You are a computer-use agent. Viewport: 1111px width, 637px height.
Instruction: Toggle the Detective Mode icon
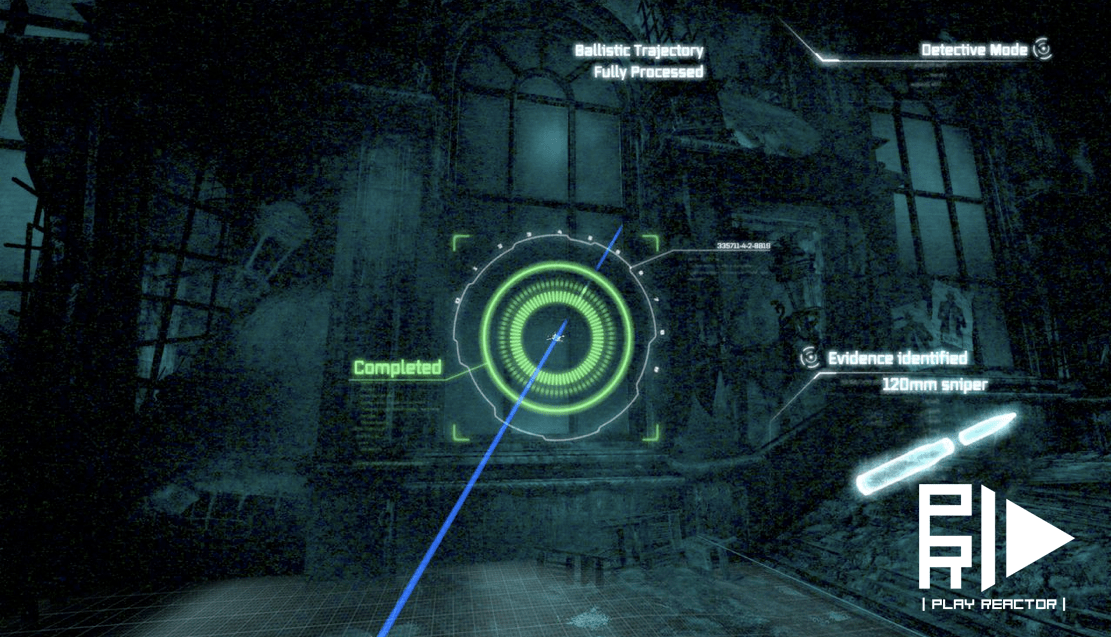pyautogui.click(x=1042, y=49)
